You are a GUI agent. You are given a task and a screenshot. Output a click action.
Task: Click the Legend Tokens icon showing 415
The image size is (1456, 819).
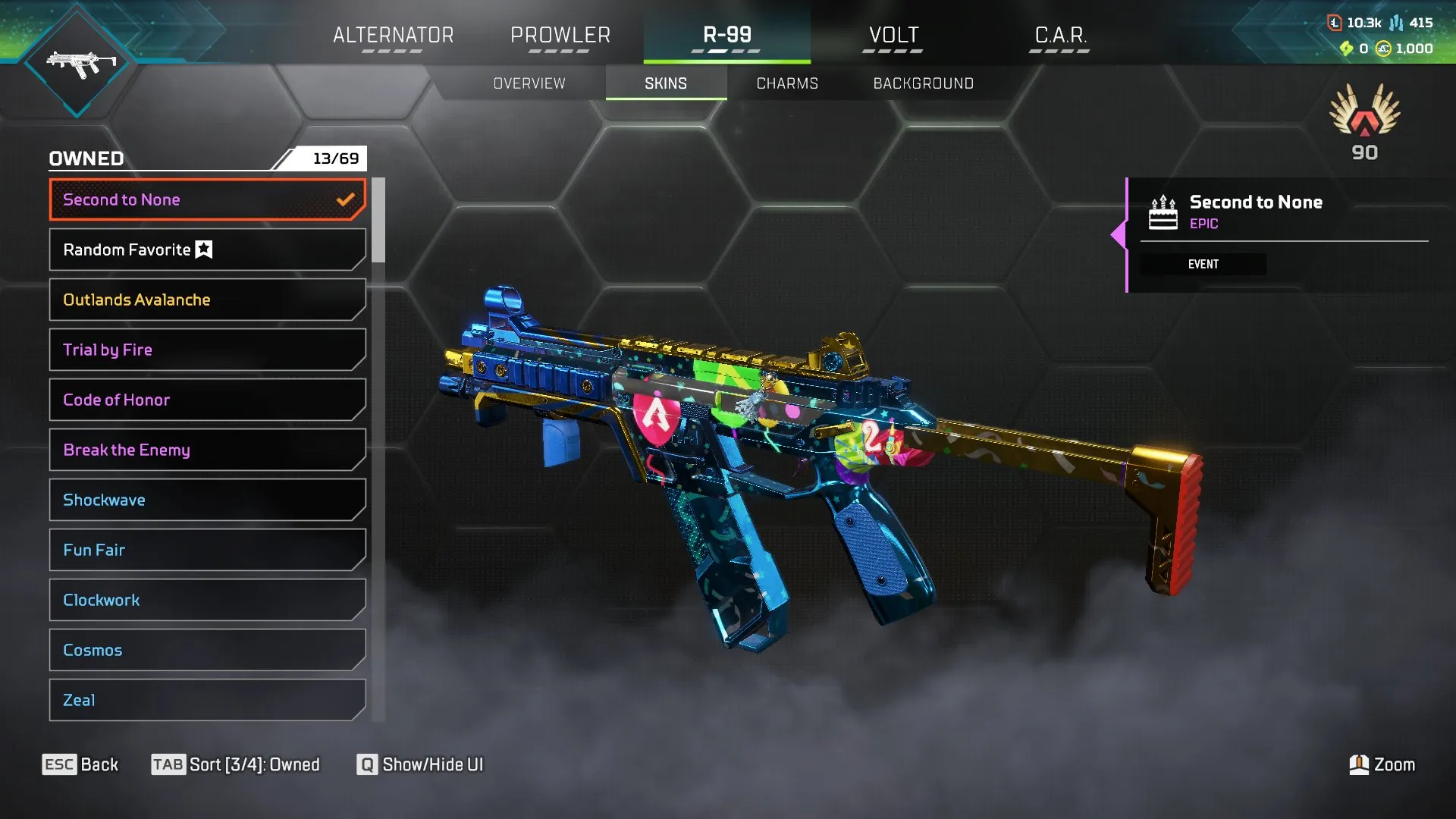[1395, 21]
